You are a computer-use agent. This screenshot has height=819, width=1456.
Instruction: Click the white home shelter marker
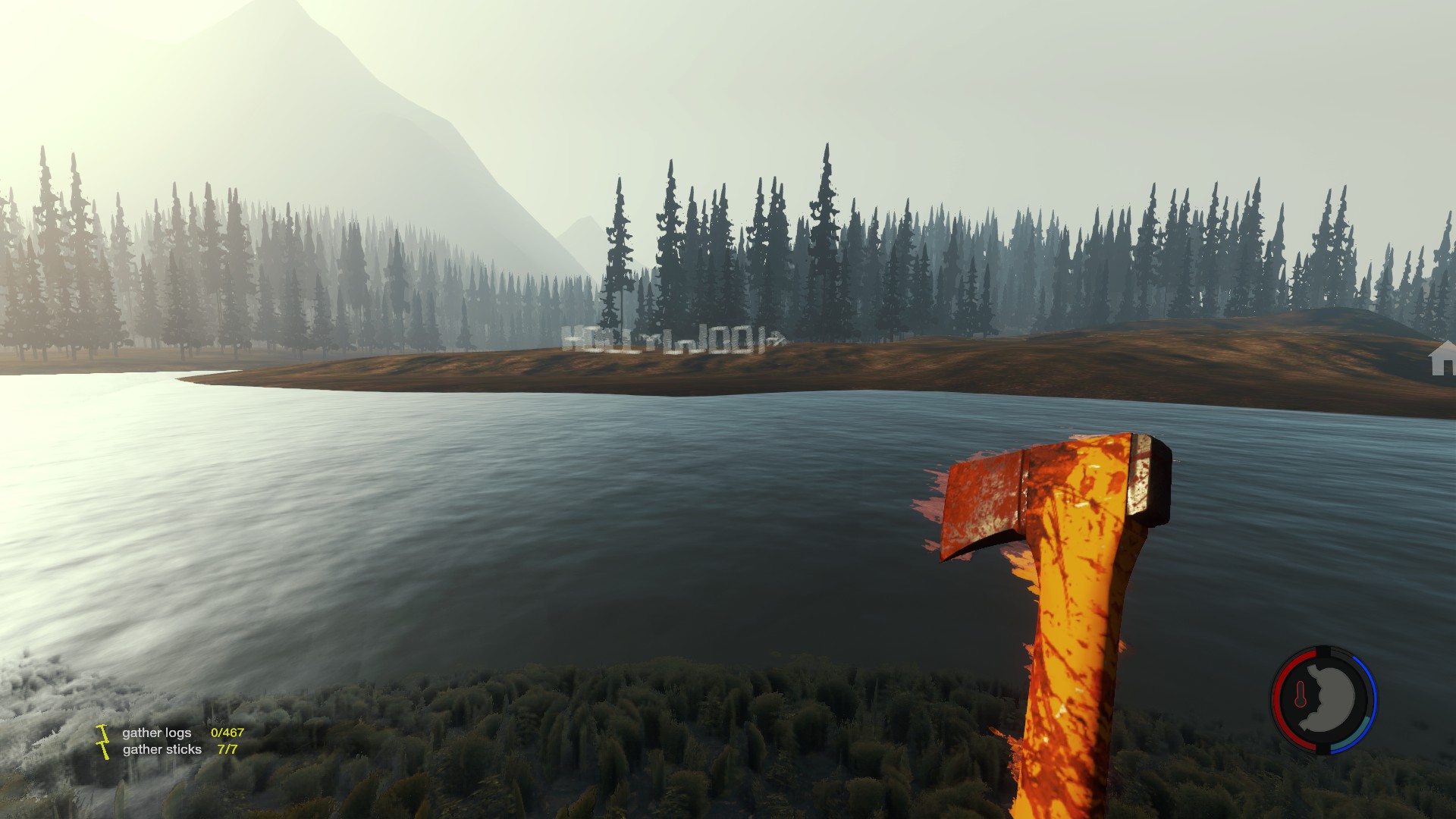1442,359
